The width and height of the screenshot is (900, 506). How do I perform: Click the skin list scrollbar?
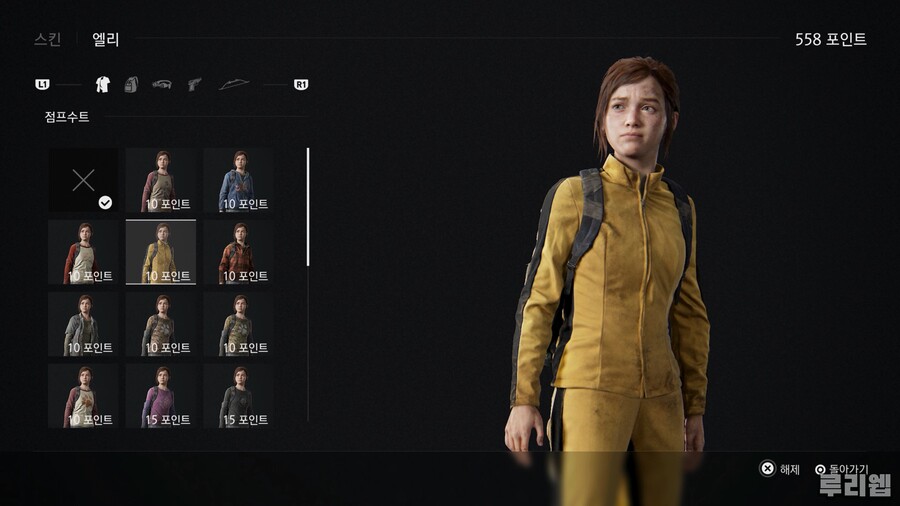point(308,207)
